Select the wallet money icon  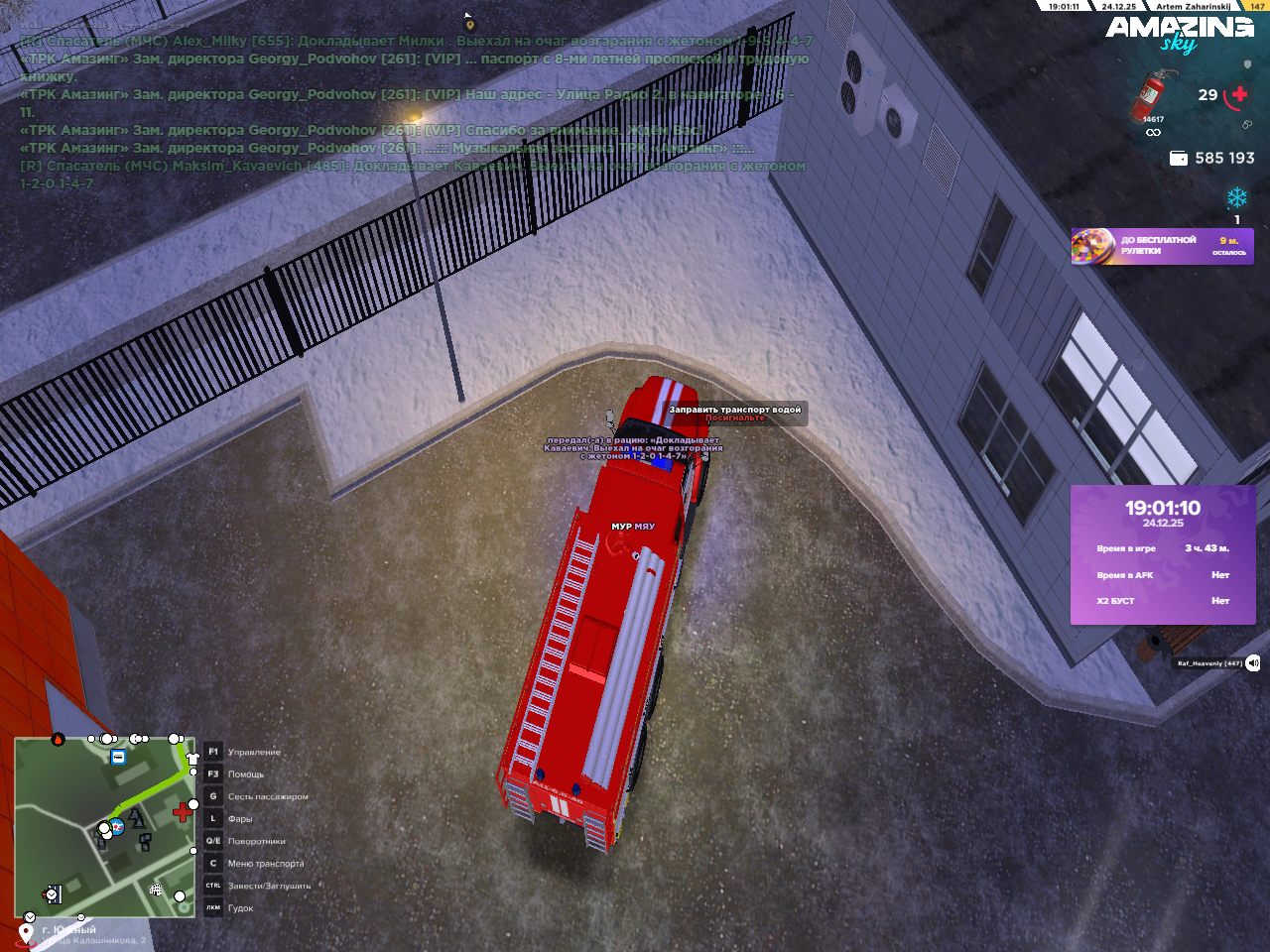click(x=1179, y=159)
